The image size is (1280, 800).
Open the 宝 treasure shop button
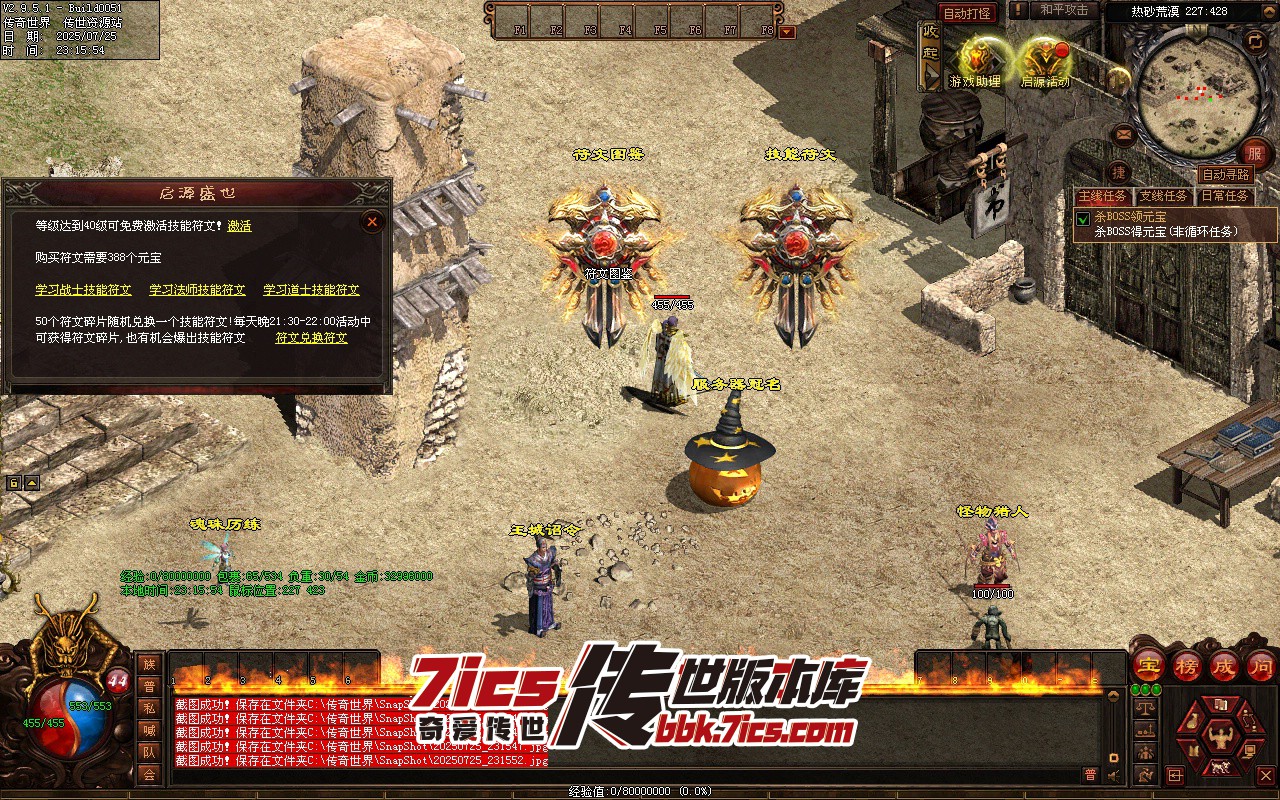(1148, 664)
